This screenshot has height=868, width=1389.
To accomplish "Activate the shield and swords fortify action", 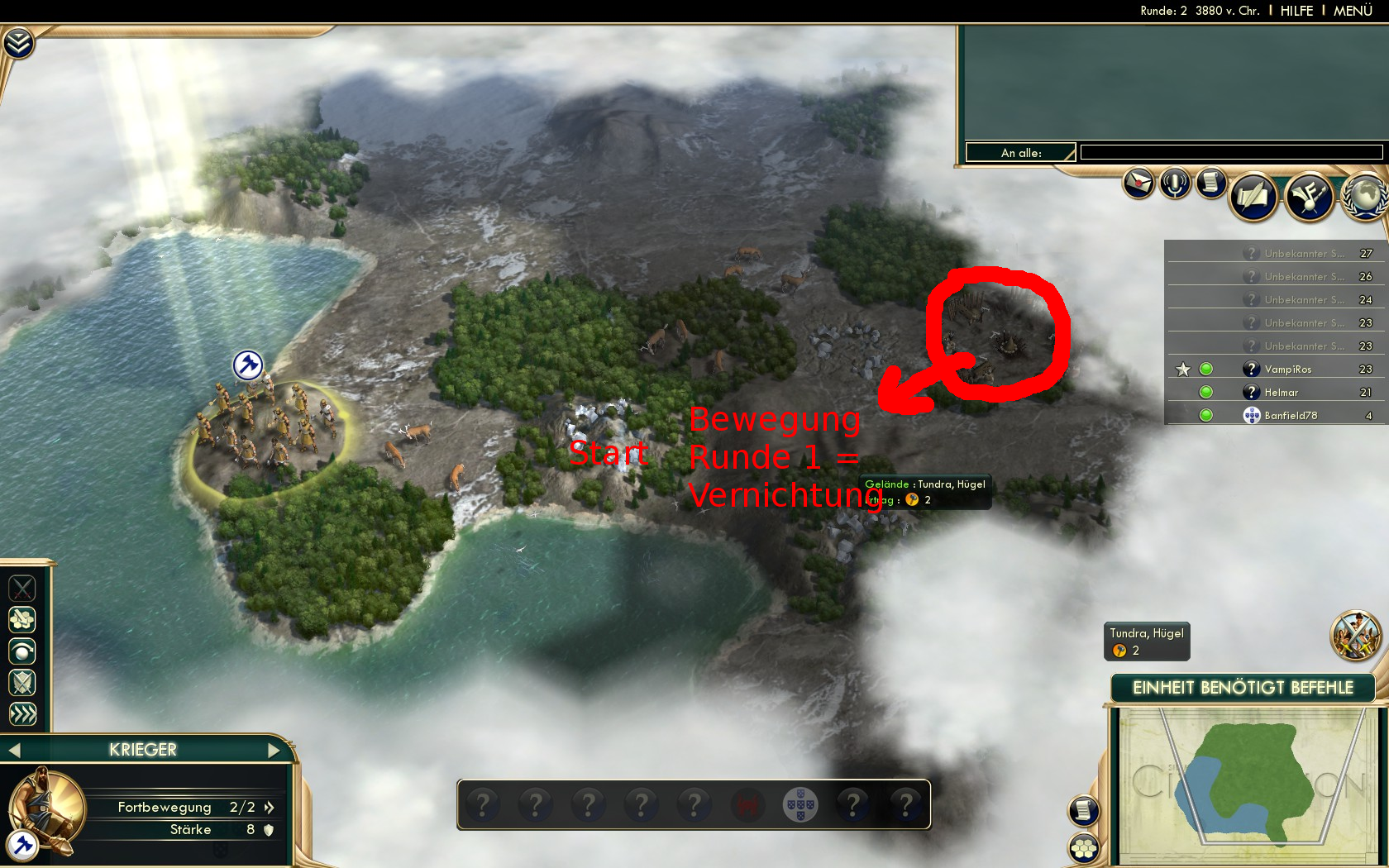I will [x=22, y=683].
